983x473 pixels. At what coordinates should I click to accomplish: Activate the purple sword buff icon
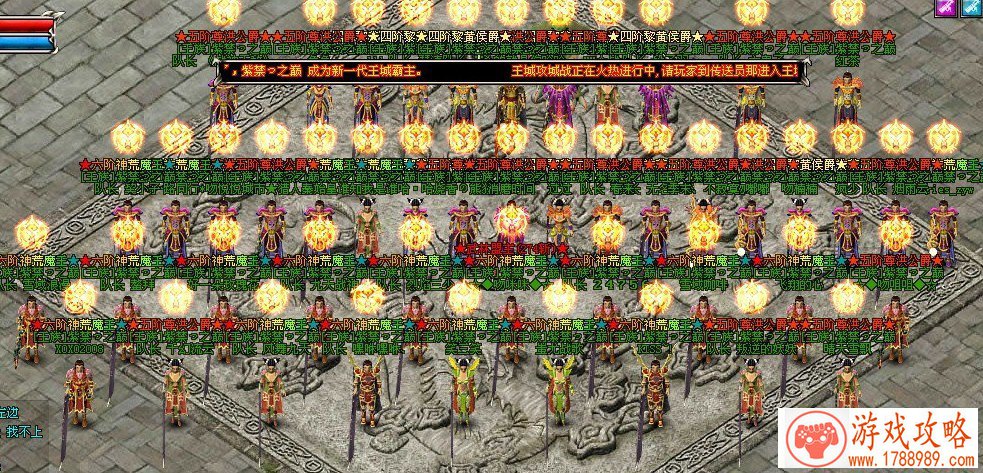point(944,7)
